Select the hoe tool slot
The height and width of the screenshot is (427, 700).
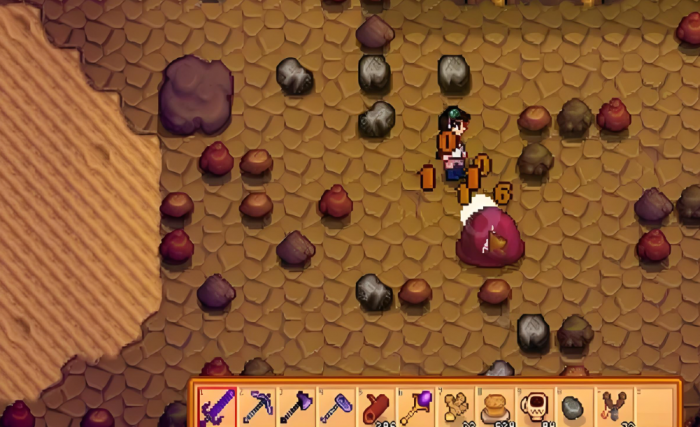(337, 407)
